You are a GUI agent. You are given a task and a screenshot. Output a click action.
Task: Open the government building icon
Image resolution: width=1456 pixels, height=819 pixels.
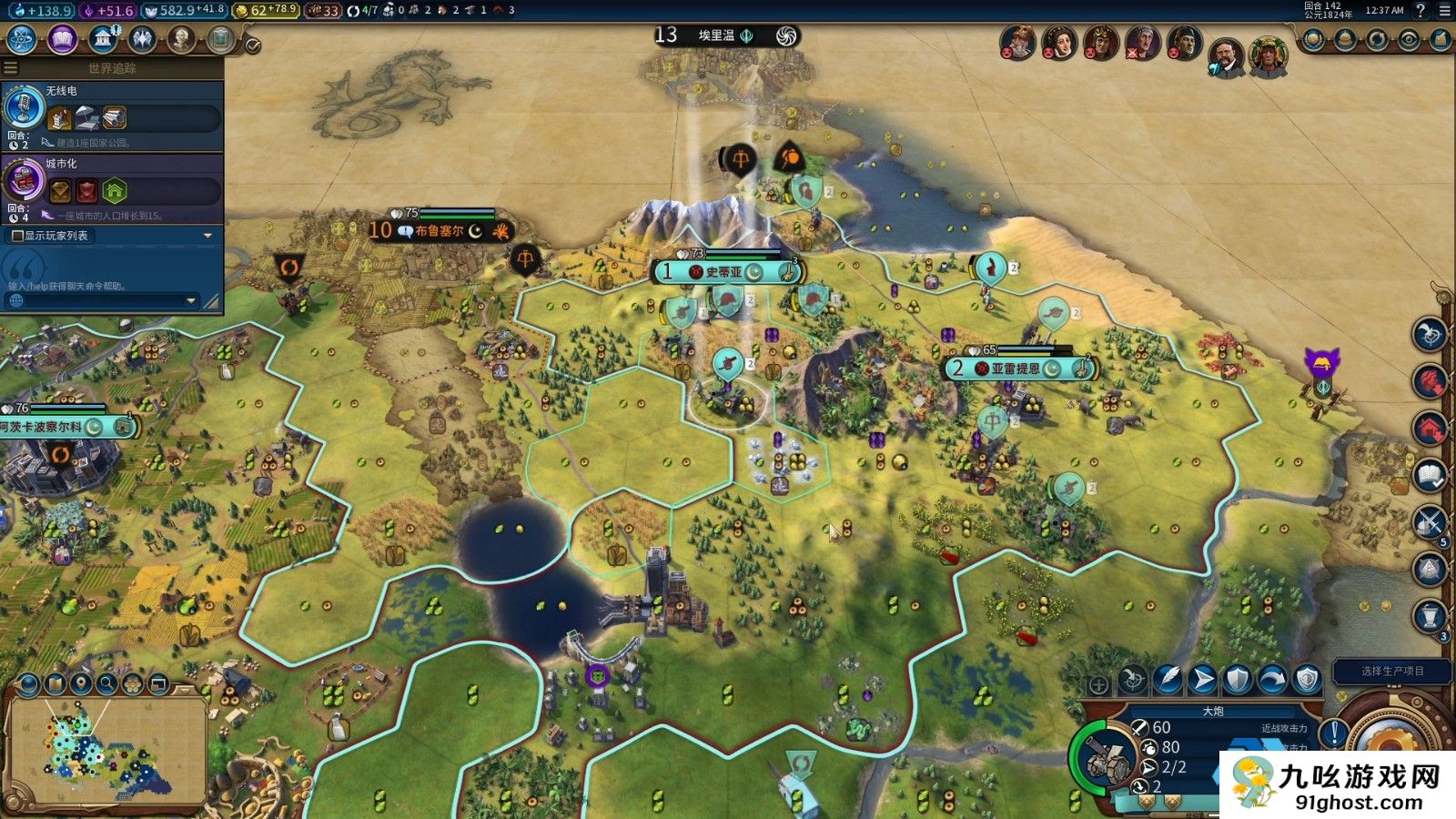tap(103, 39)
